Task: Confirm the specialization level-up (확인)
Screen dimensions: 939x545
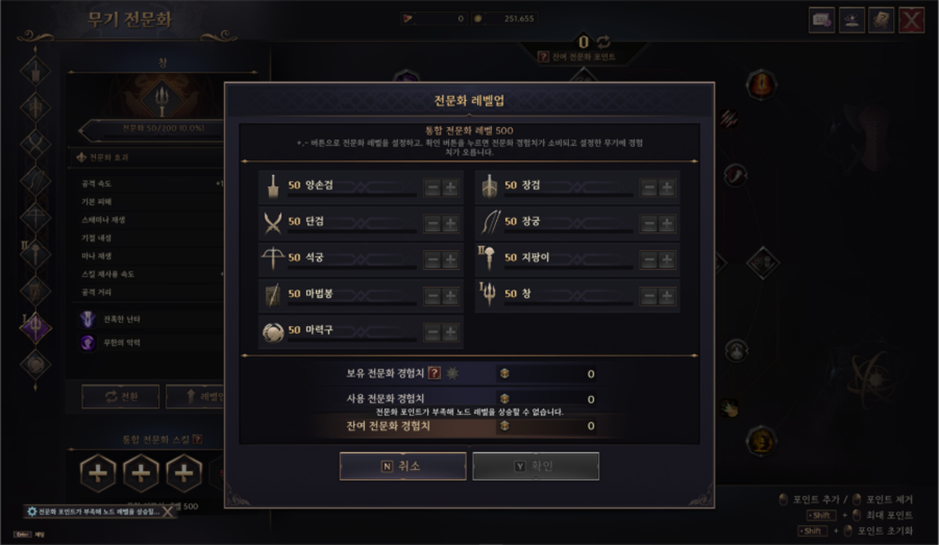Action: [536, 466]
